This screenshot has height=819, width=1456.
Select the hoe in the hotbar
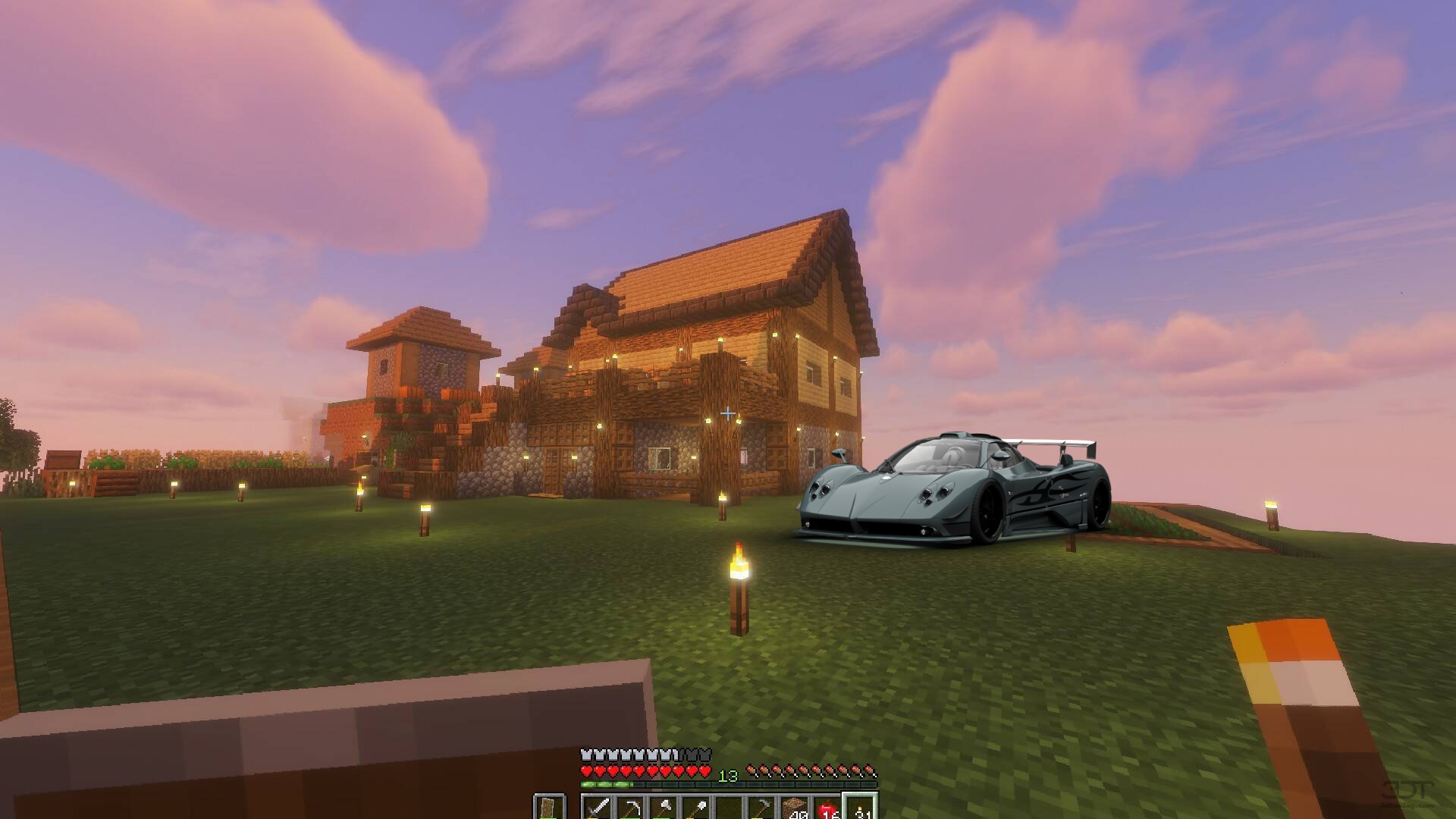(761, 807)
